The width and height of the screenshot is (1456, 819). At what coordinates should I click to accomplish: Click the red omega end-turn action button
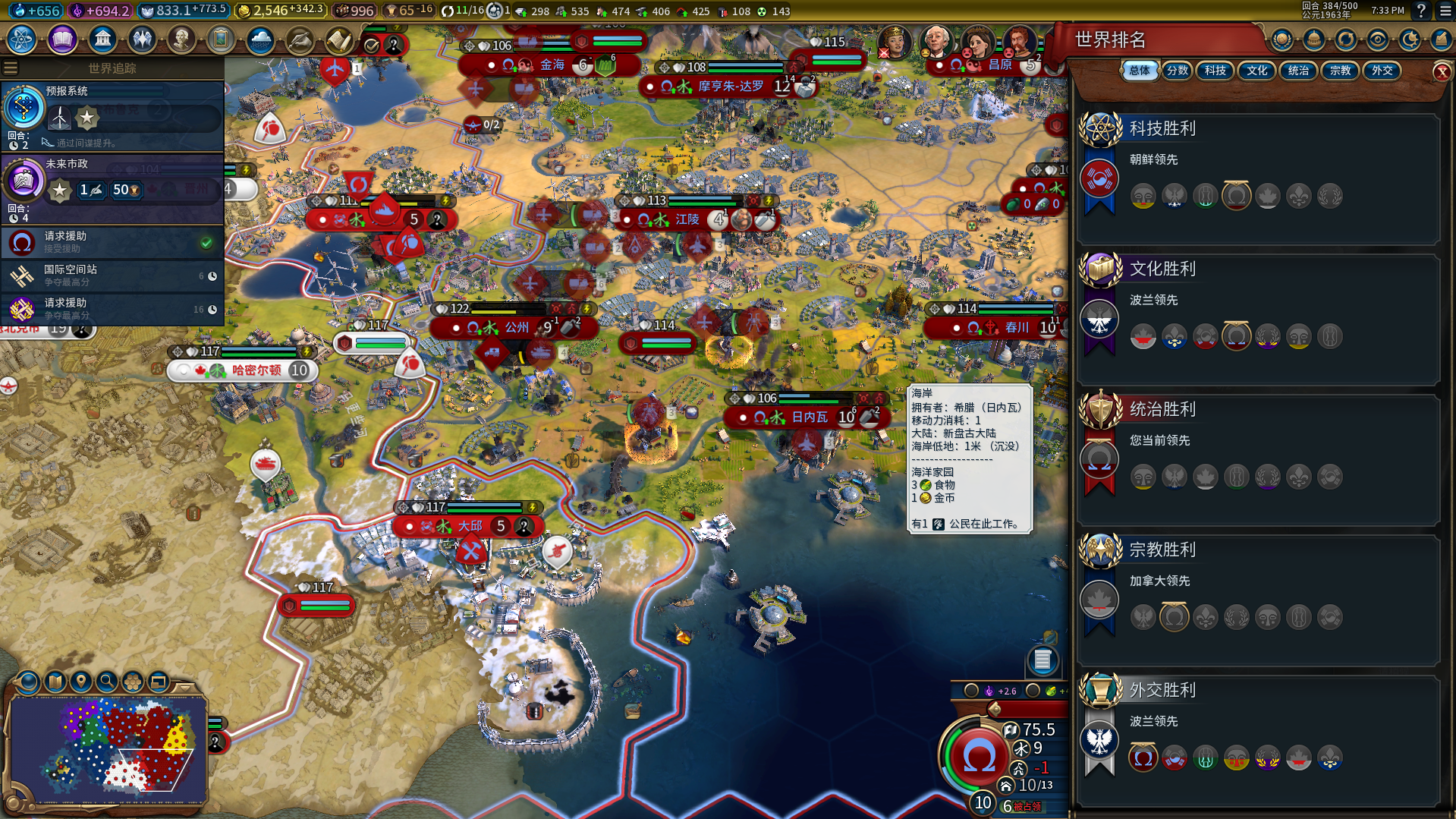978,757
